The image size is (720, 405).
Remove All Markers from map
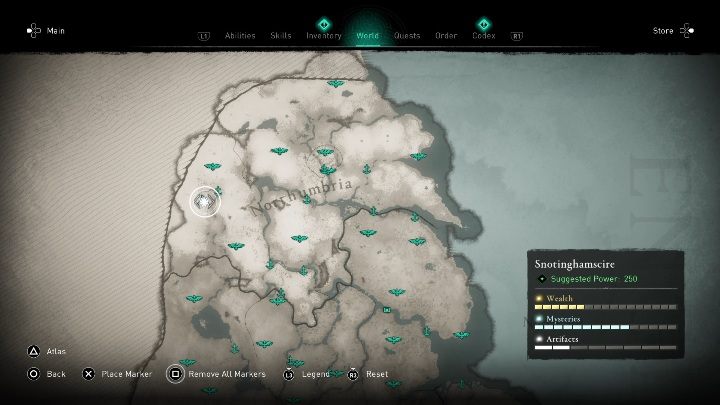pos(226,374)
